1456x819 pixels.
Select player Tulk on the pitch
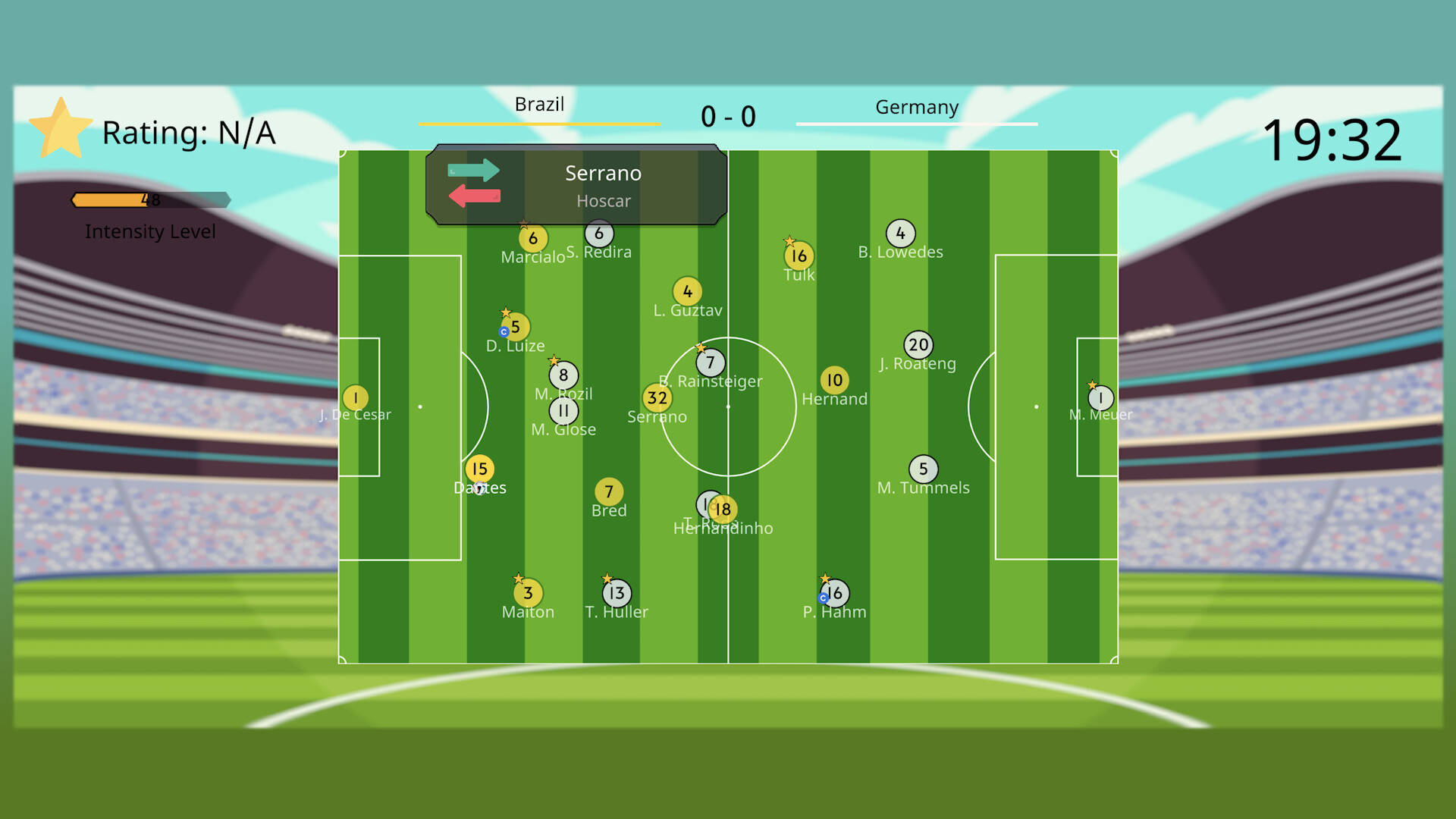point(799,256)
